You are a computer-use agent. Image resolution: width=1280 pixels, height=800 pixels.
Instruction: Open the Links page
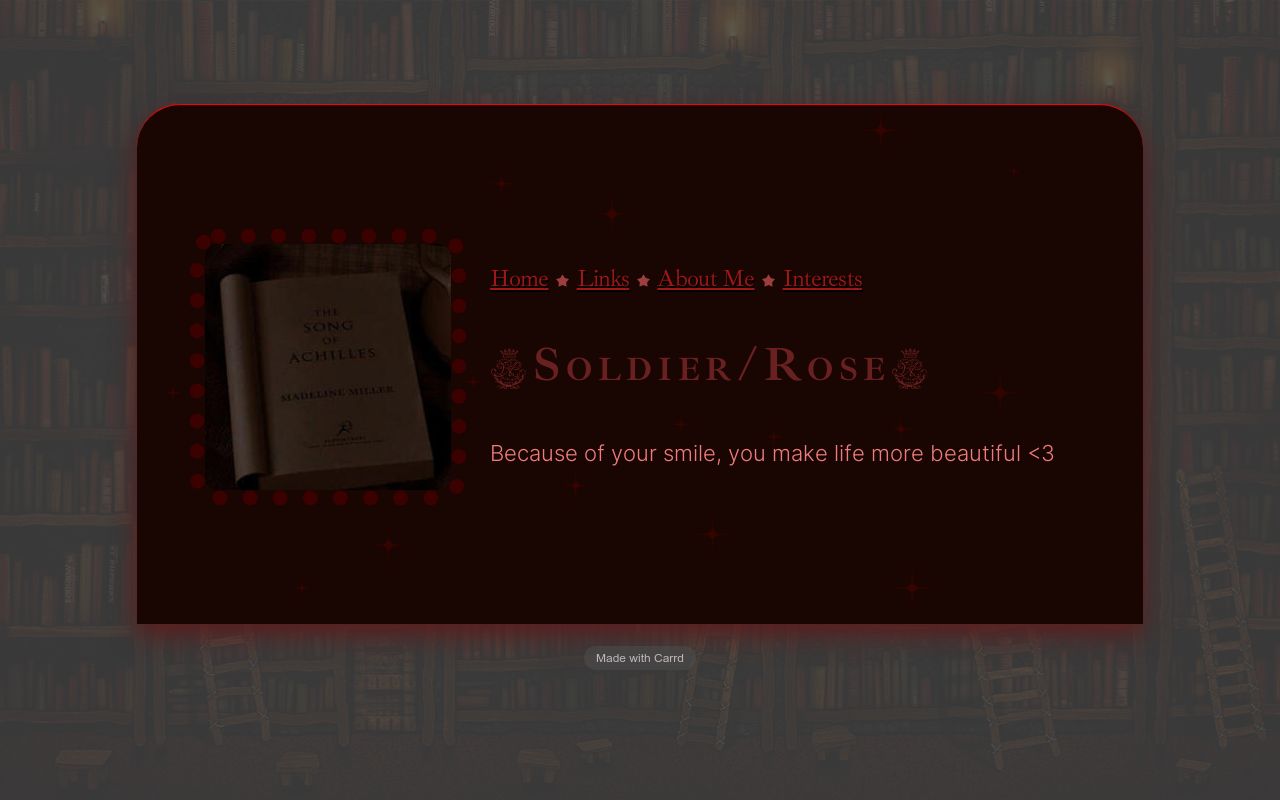coord(603,279)
